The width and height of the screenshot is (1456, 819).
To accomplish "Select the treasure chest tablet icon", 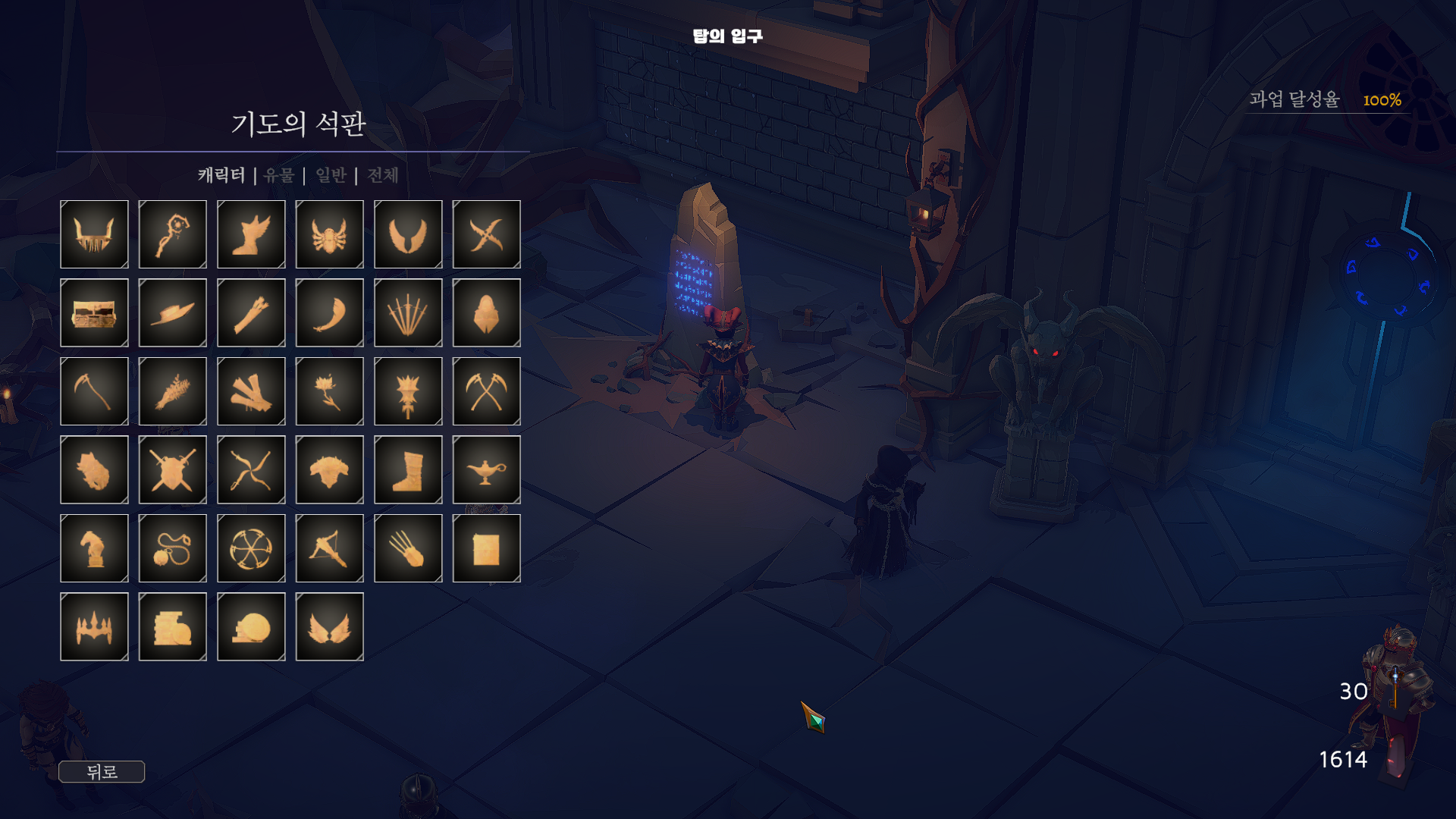I will pyautogui.click(x=94, y=312).
